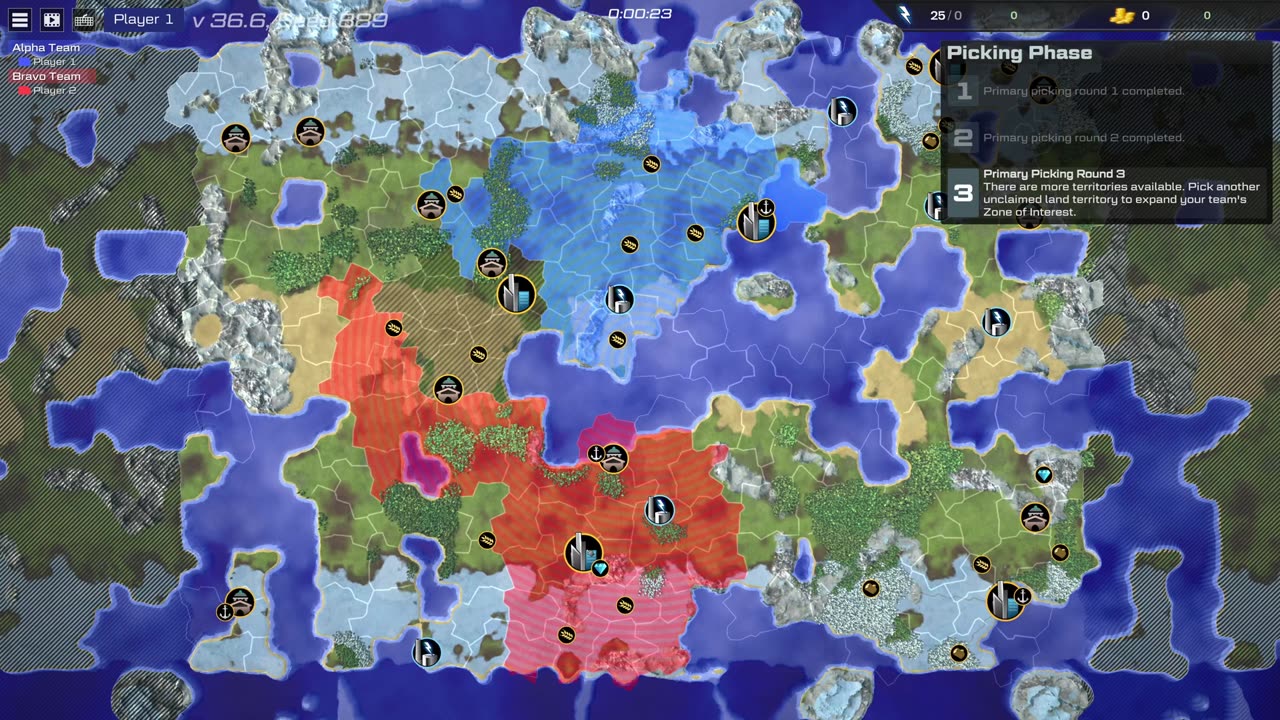Pick the city marker with diamond in red zone
The width and height of the screenshot is (1280, 720).
[583, 552]
